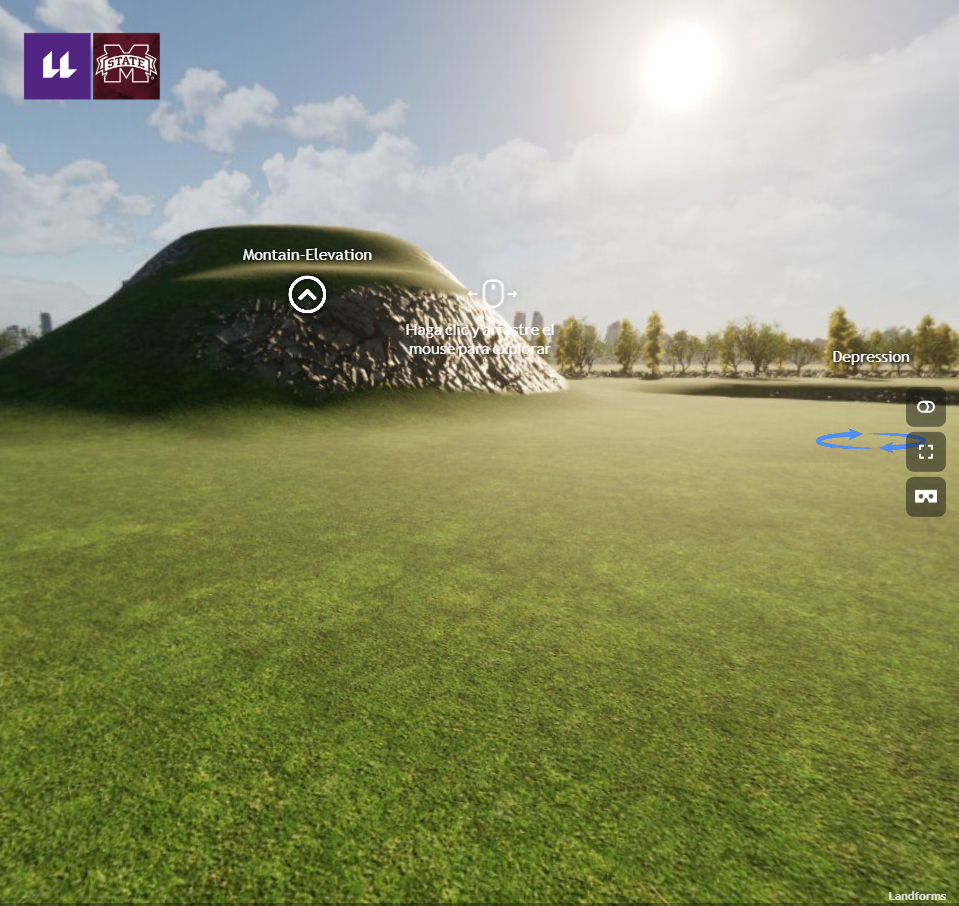
Task: Click the purple double-L logo
Action: pos(57,66)
